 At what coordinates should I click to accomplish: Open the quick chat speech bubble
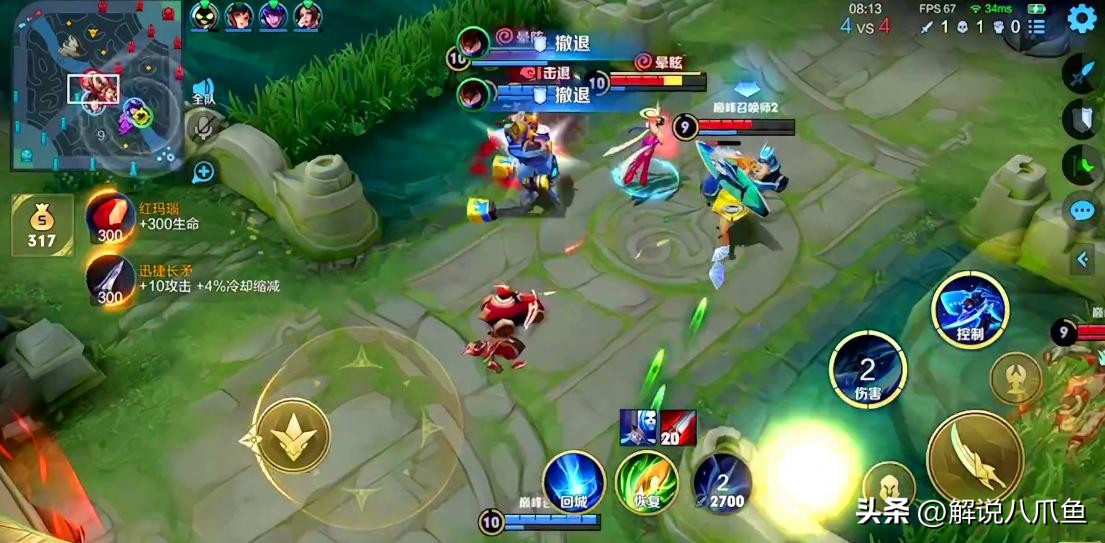coord(1084,210)
